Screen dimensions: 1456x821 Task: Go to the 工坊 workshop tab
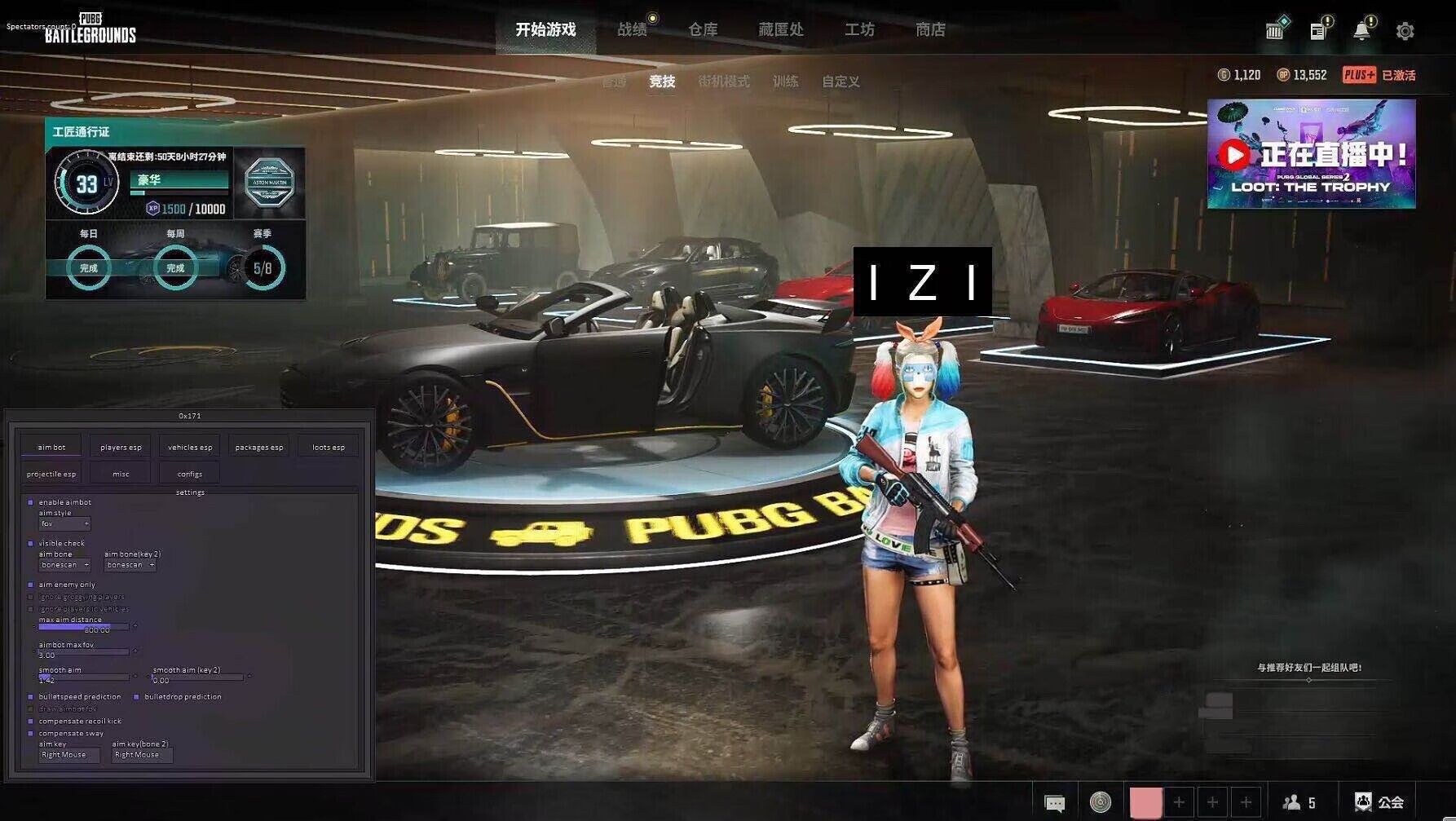point(859,30)
